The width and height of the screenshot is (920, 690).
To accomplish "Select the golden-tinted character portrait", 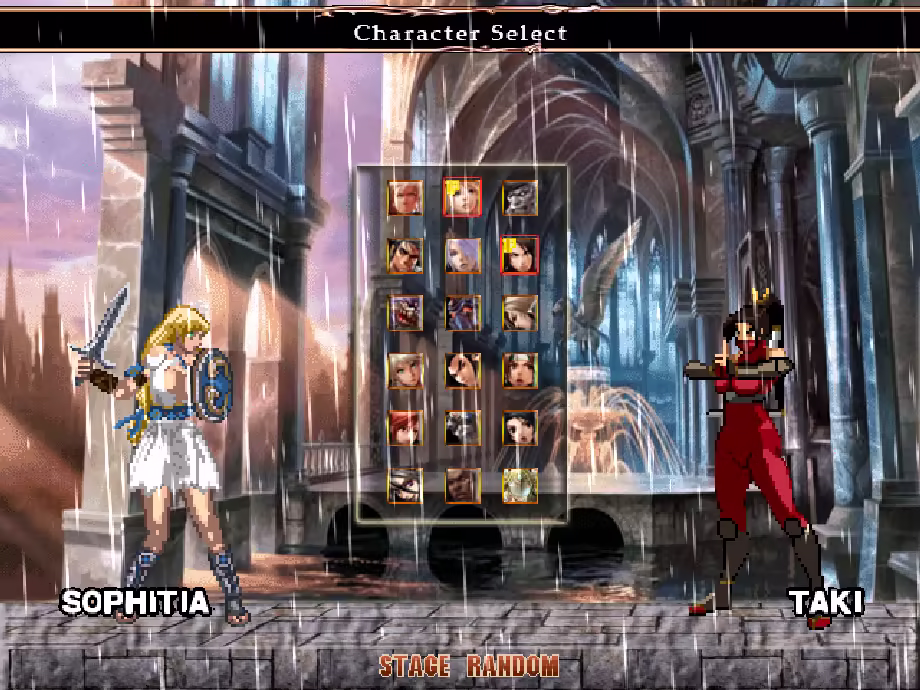I will [x=520, y=485].
